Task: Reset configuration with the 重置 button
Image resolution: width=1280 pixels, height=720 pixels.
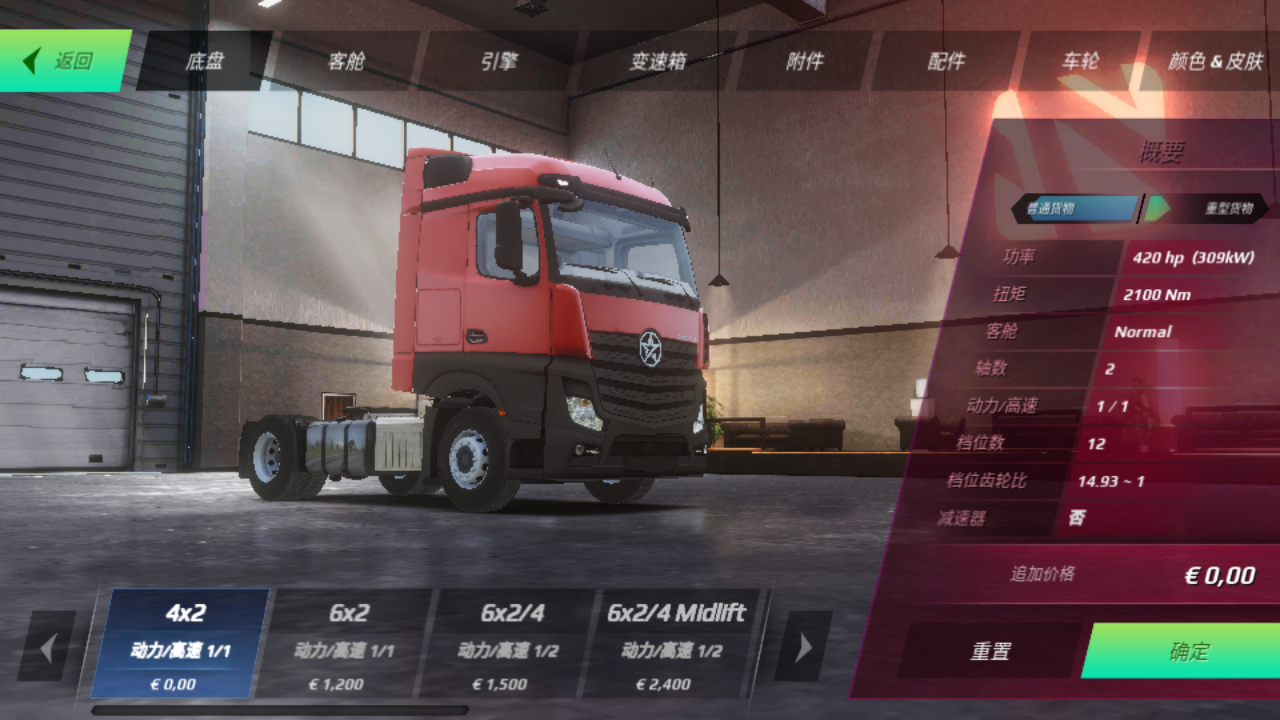Action: coord(990,651)
